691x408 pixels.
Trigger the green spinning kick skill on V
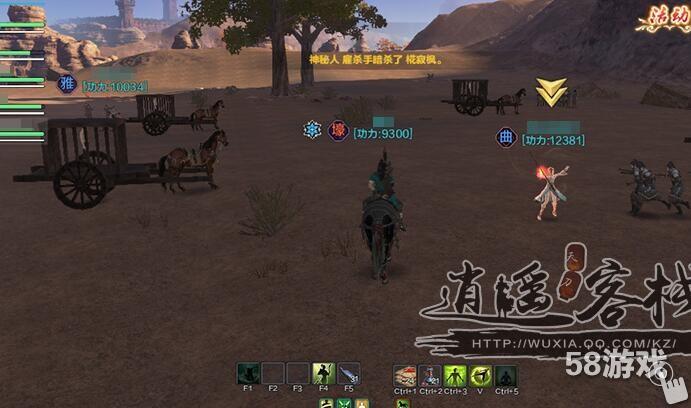(480, 375)
